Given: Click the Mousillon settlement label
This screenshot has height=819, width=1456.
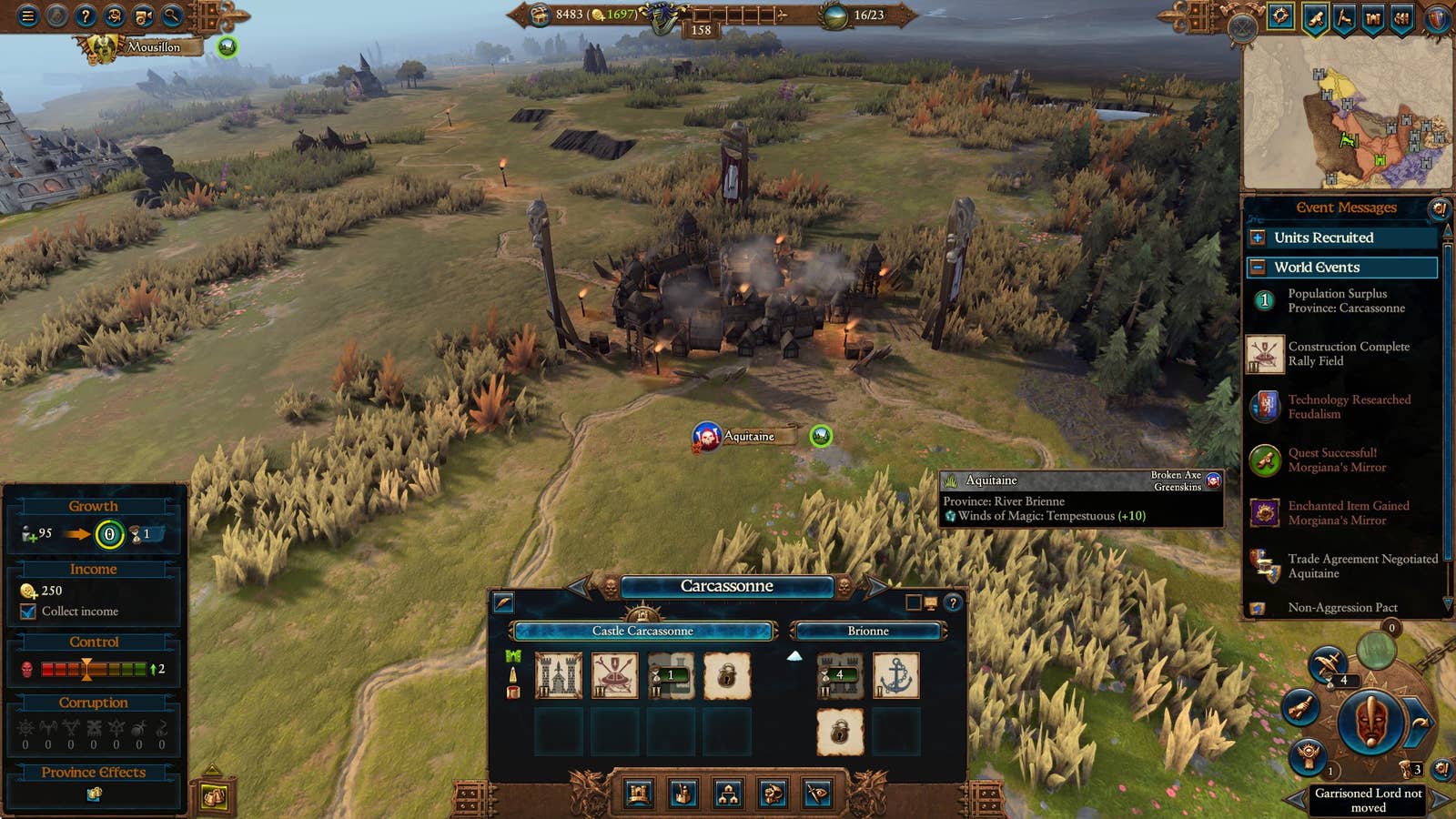Looking at the screenshot, I should click(x=153, y=46).
